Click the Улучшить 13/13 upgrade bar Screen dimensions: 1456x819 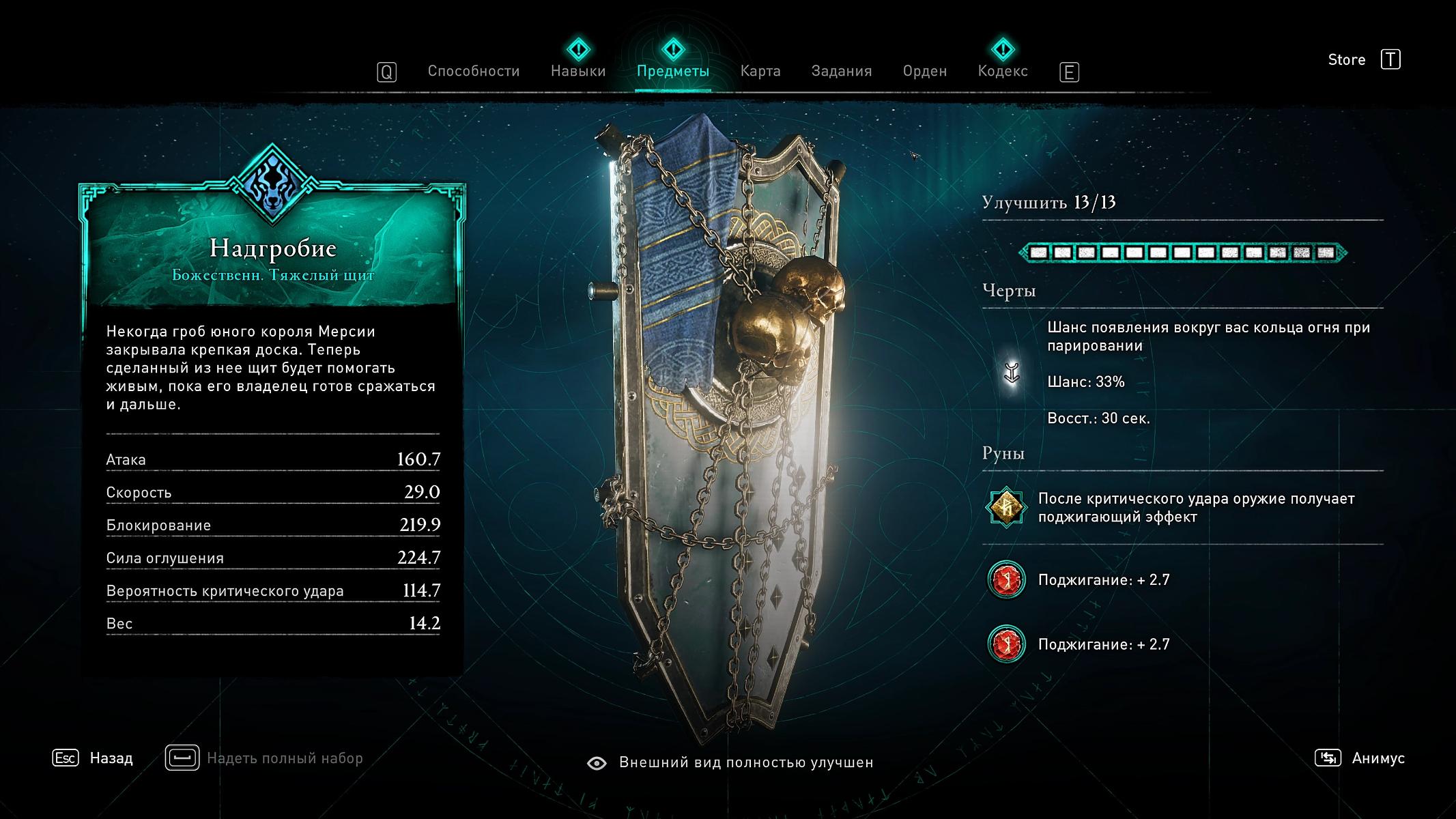point(1182,253)
